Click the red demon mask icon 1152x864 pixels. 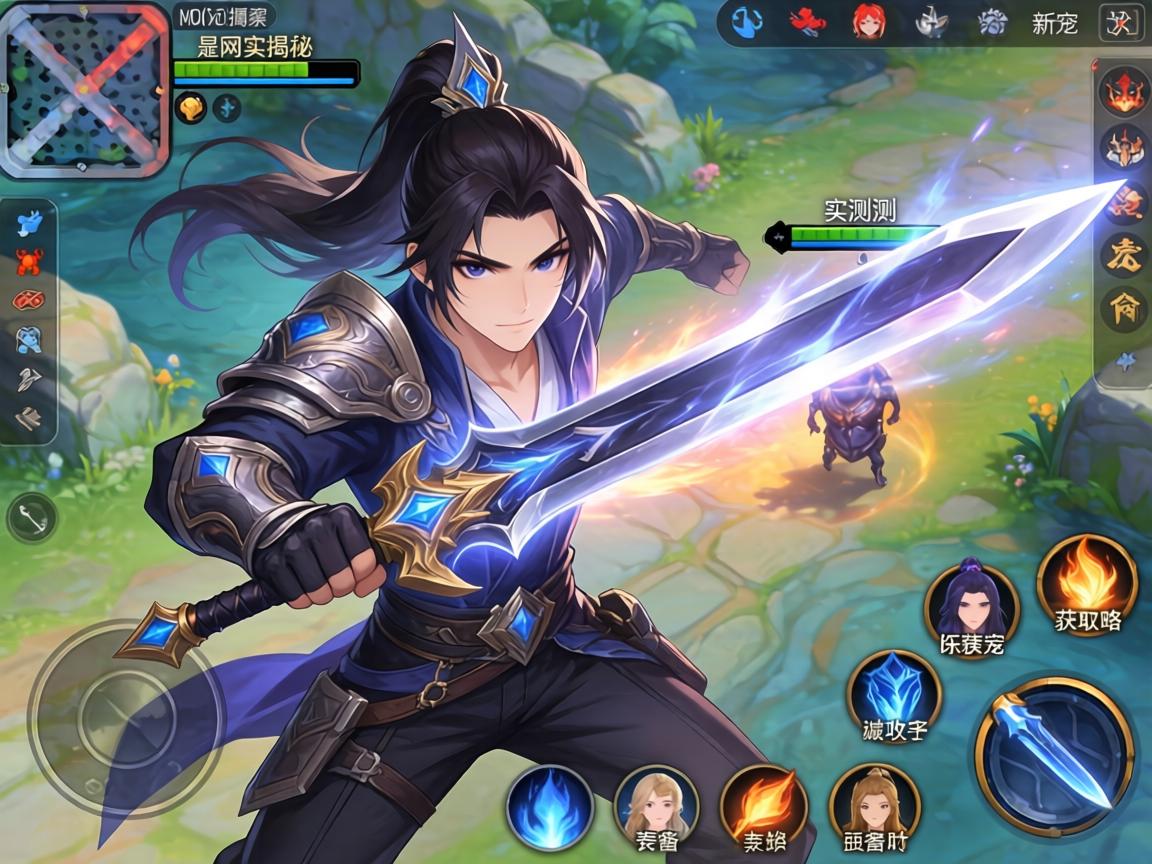click(1124, 93)
